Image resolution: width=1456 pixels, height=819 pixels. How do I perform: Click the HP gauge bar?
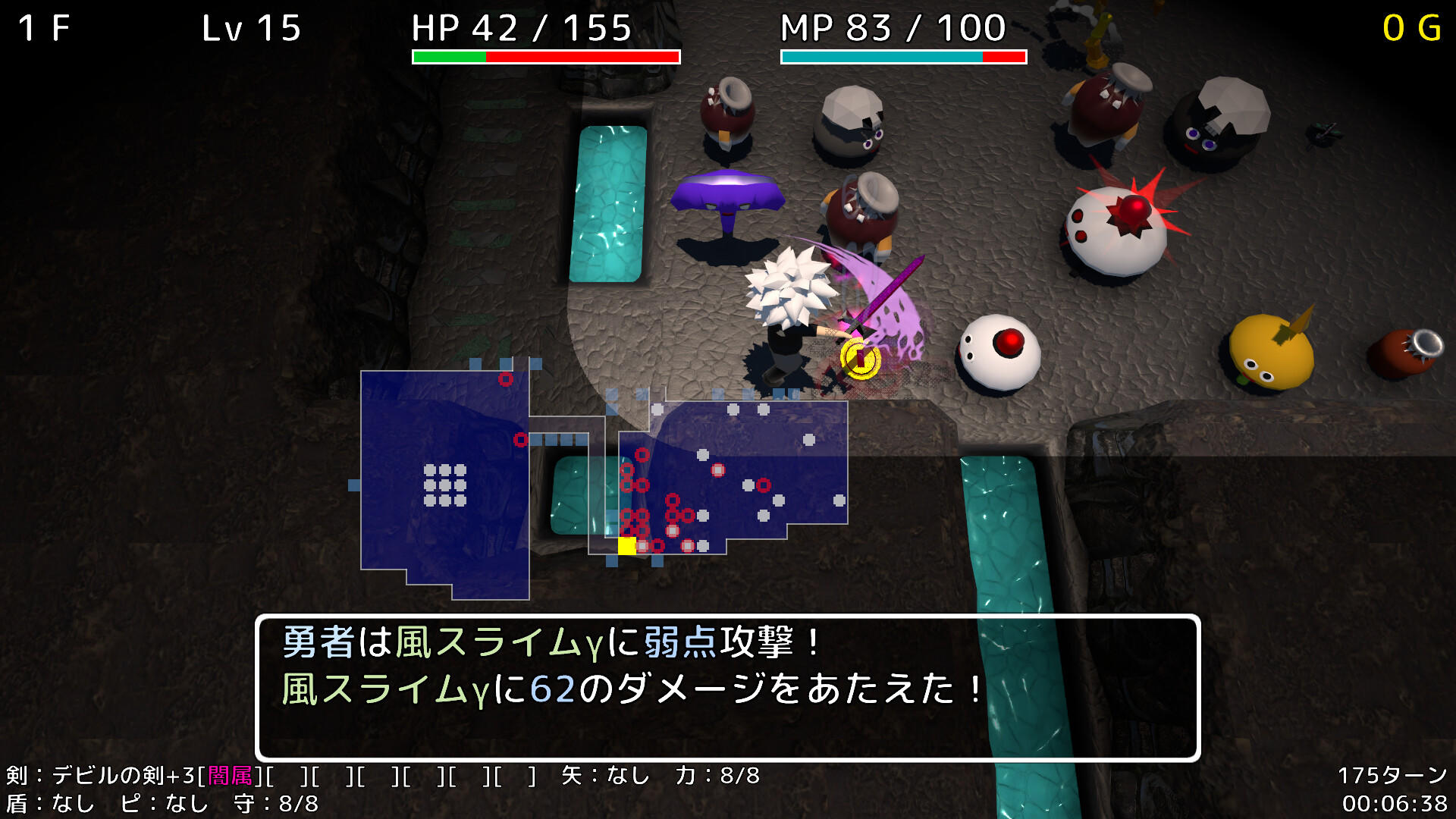click(x=546, y=55)
